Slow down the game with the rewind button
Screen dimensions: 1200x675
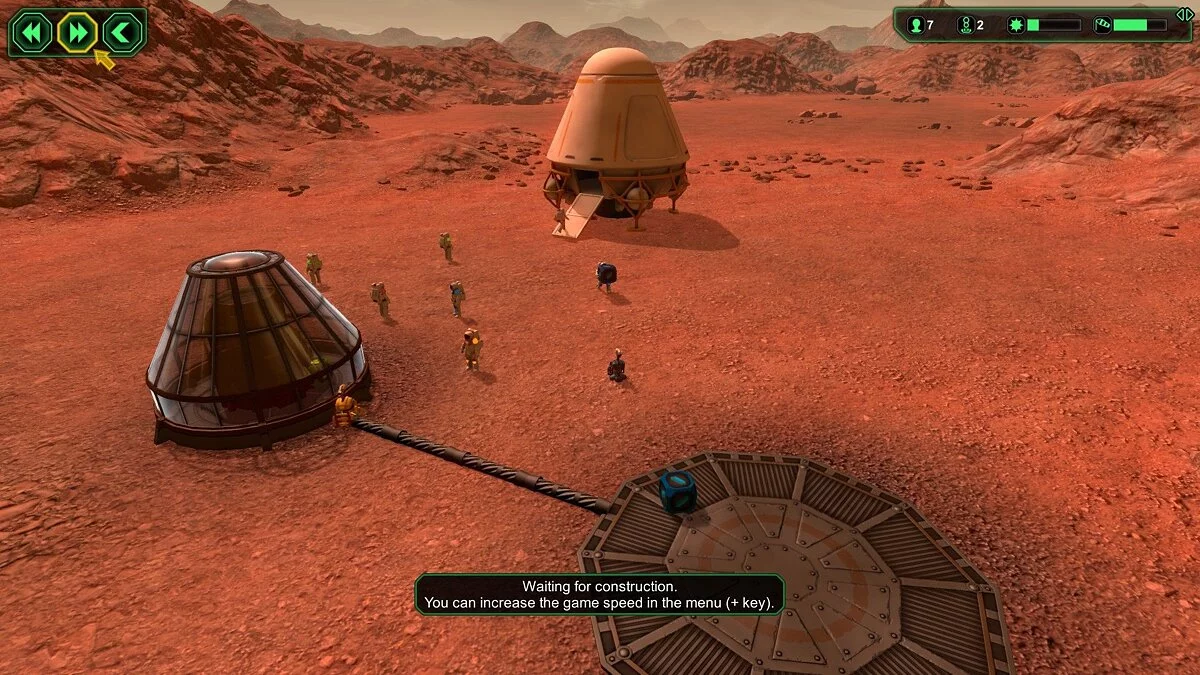click(31, 33)
